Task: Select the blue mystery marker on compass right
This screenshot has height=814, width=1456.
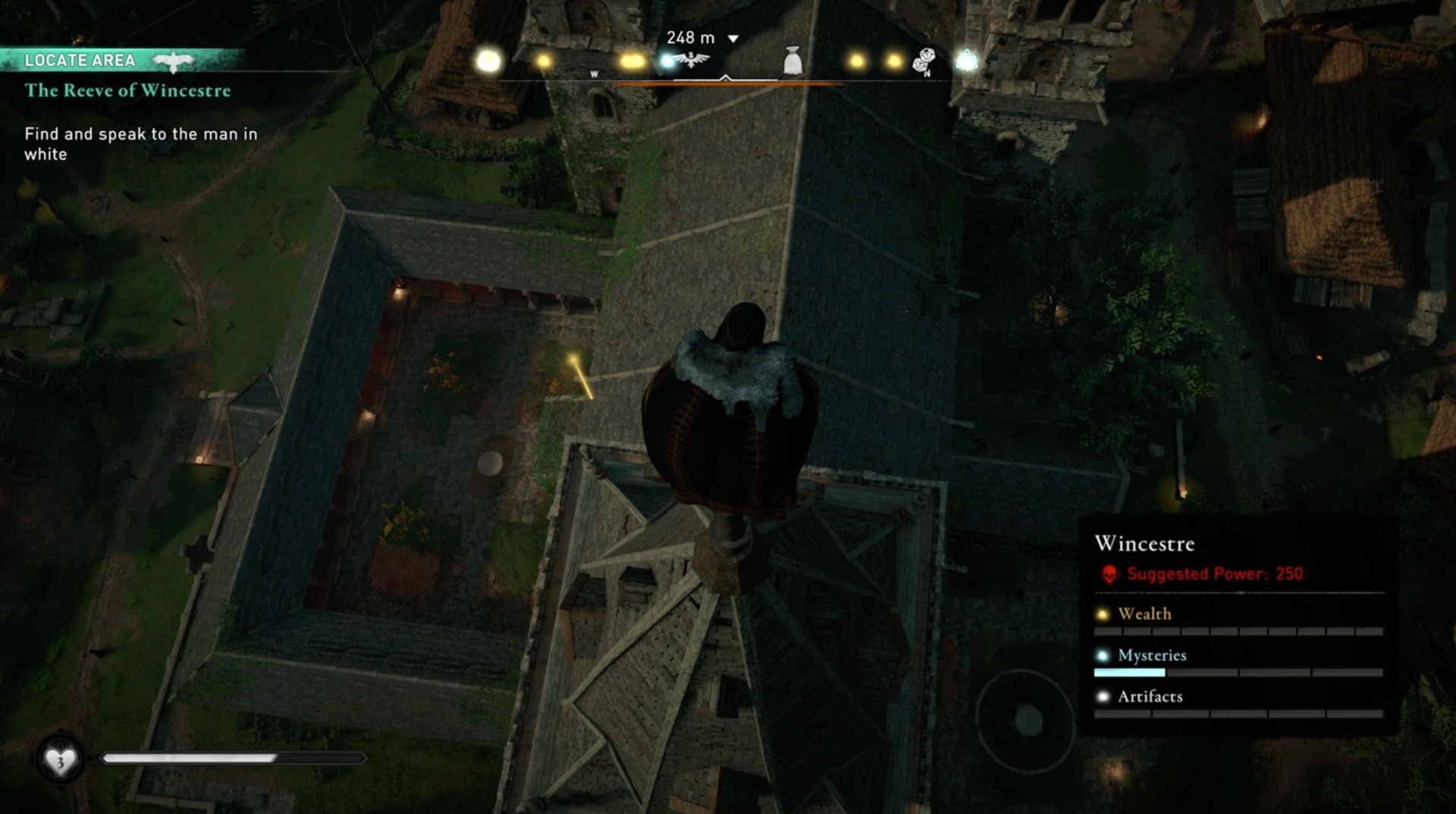Action: tap(968, 61)
